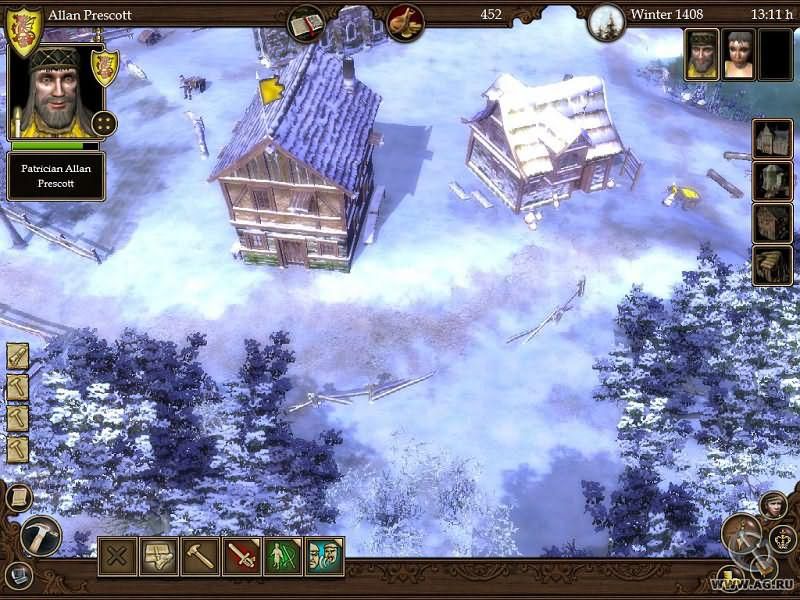This screenshot has width=800, height=600.
Task: Activate the green figure with staff action
Action: tap(284, 557)
